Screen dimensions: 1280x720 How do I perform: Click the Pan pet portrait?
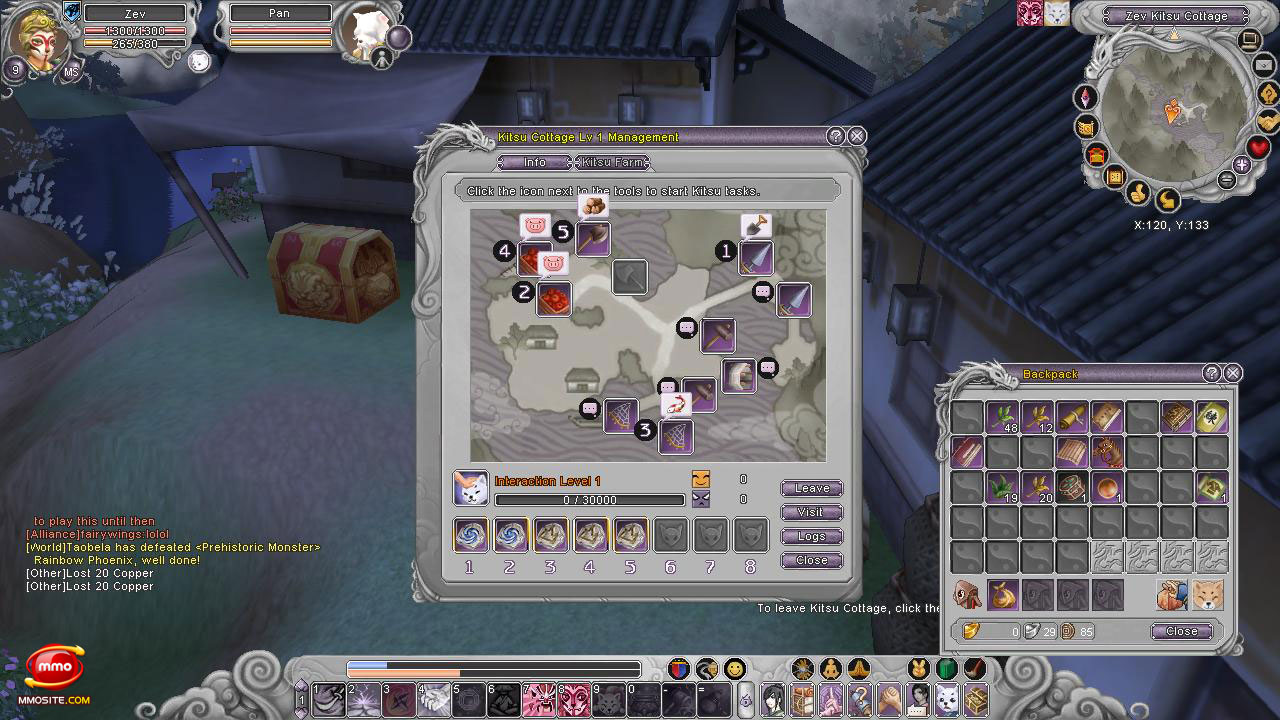[x=364, y=32]
